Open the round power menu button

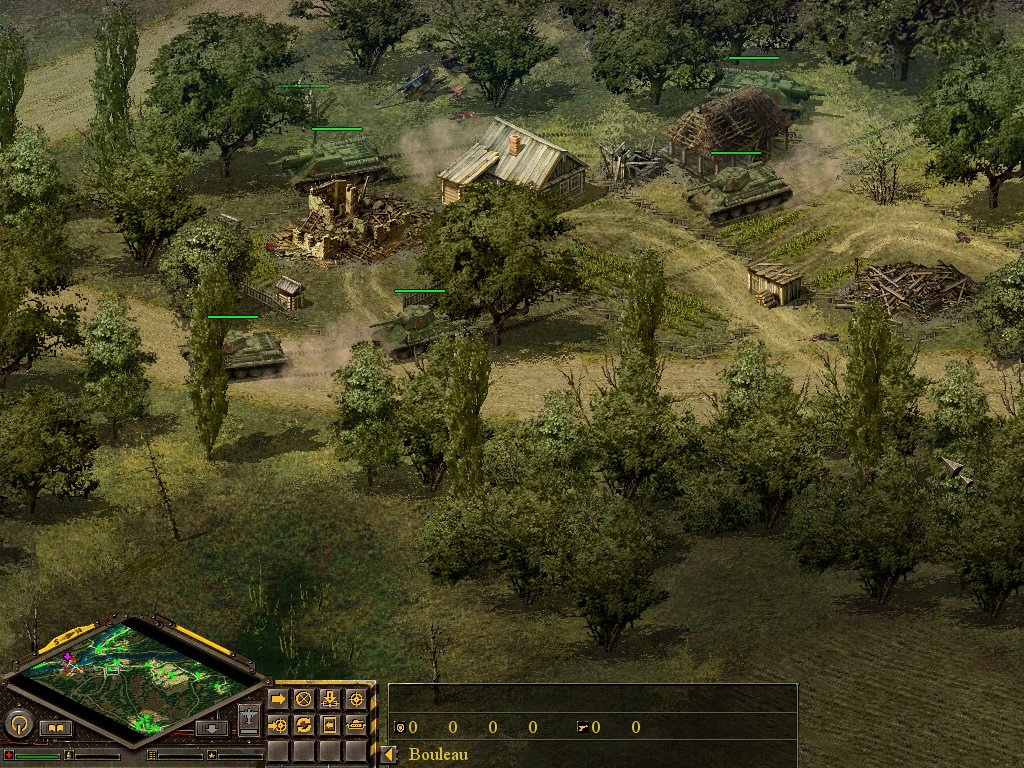pos(18,723)
